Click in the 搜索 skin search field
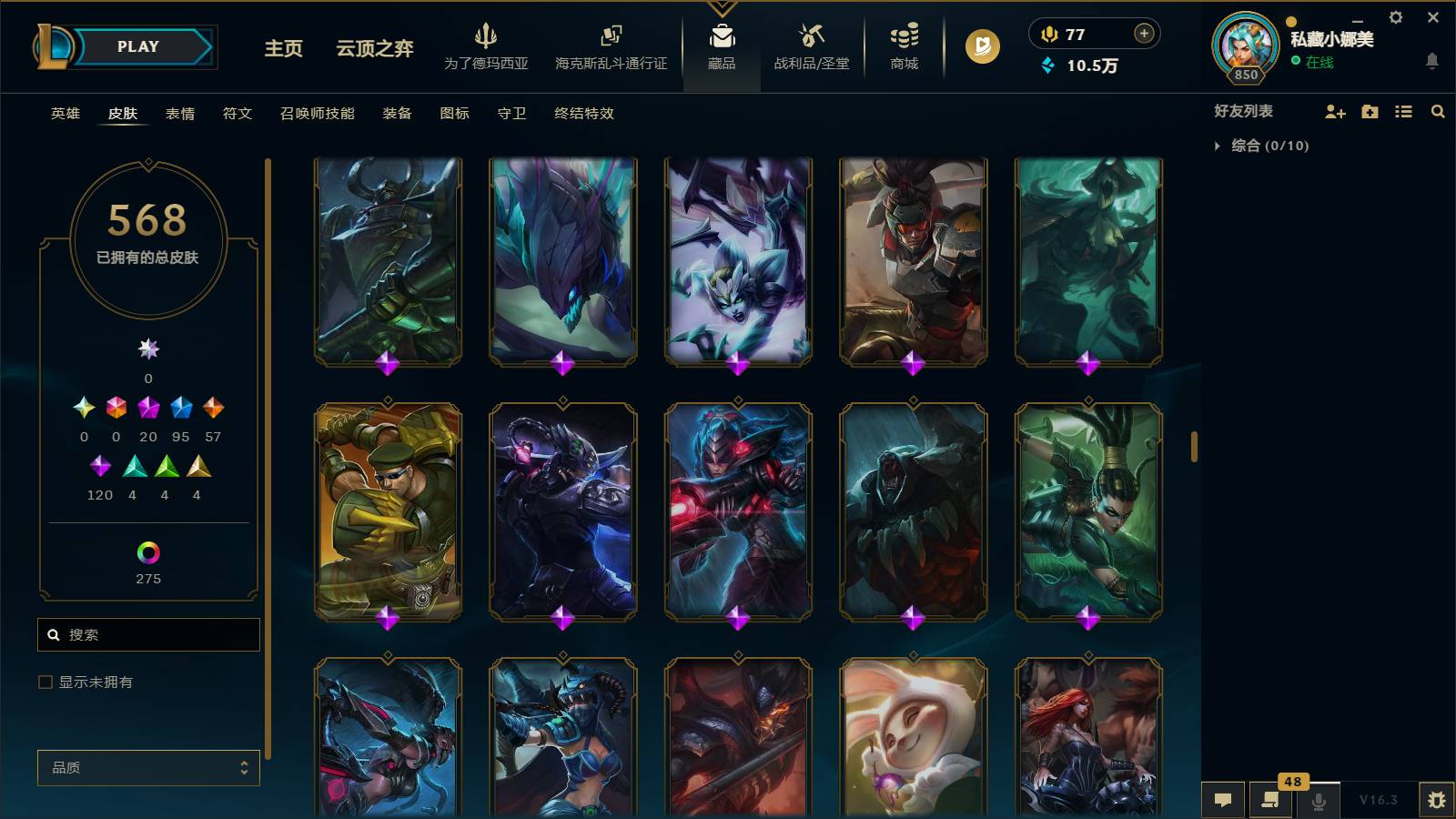1456x819 pixels. [148, 634]
